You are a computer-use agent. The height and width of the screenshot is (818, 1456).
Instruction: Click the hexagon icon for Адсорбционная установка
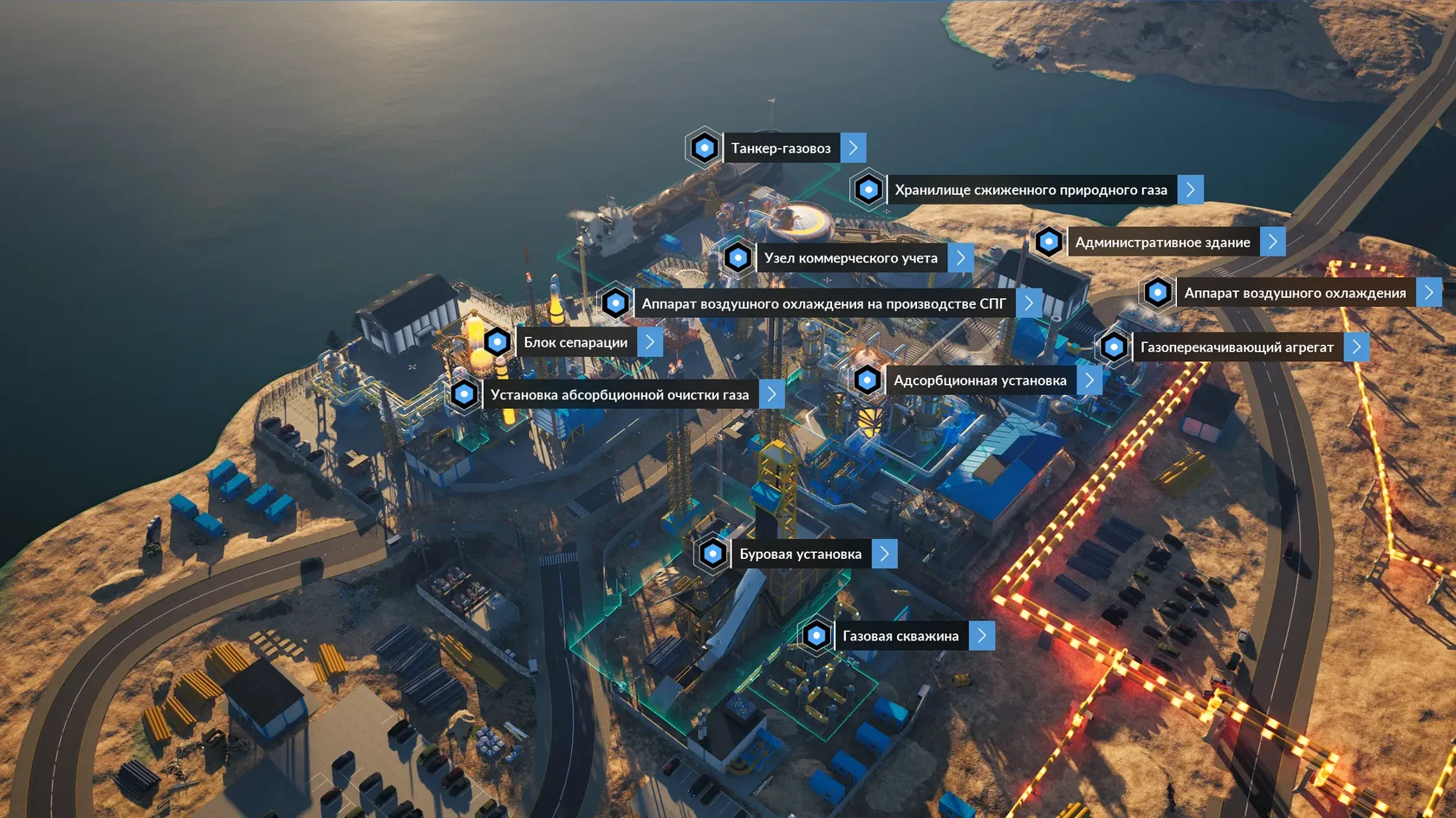[x=868, y=380]
